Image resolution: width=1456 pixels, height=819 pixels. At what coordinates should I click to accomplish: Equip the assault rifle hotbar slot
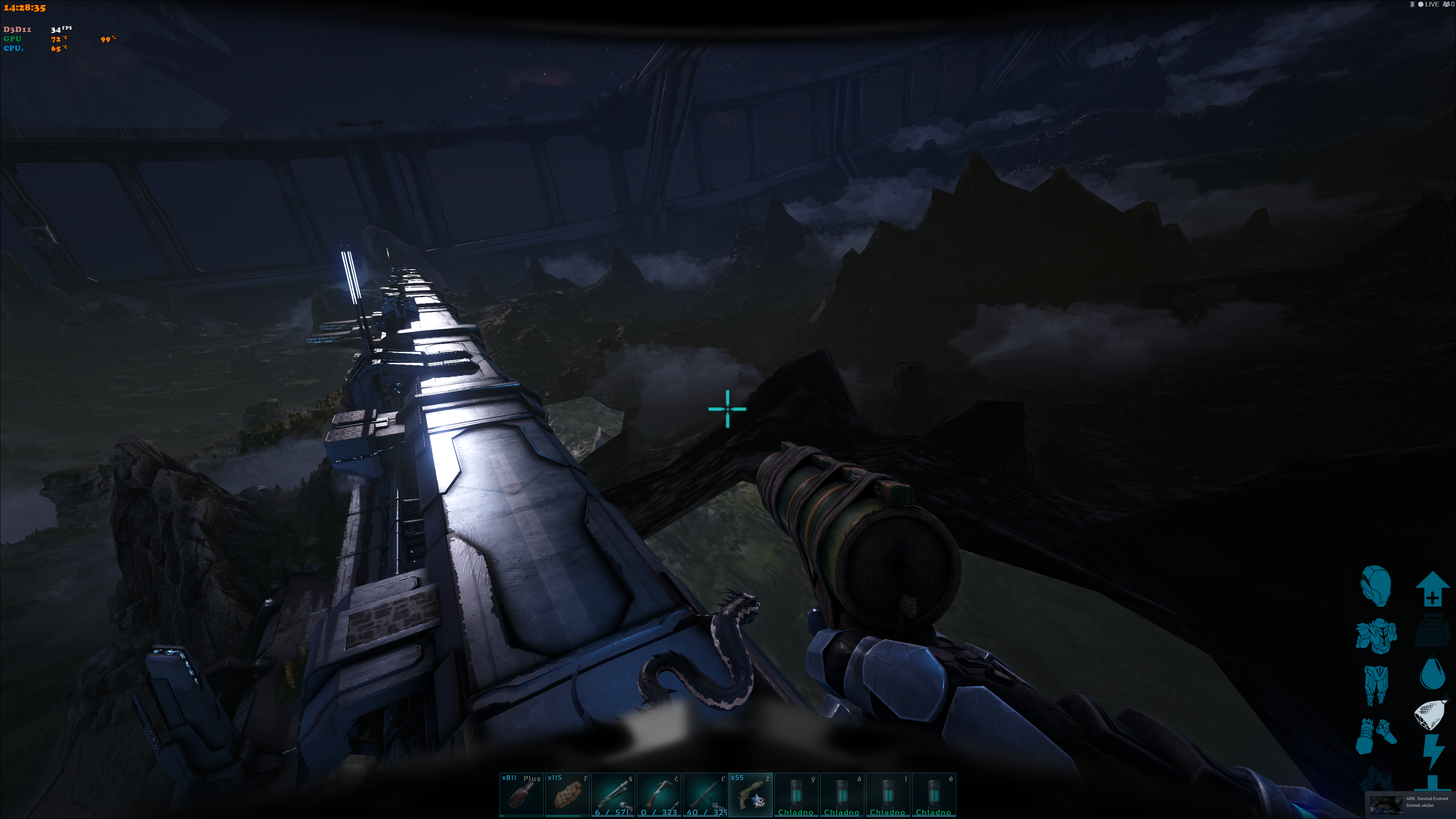[704, 795]
